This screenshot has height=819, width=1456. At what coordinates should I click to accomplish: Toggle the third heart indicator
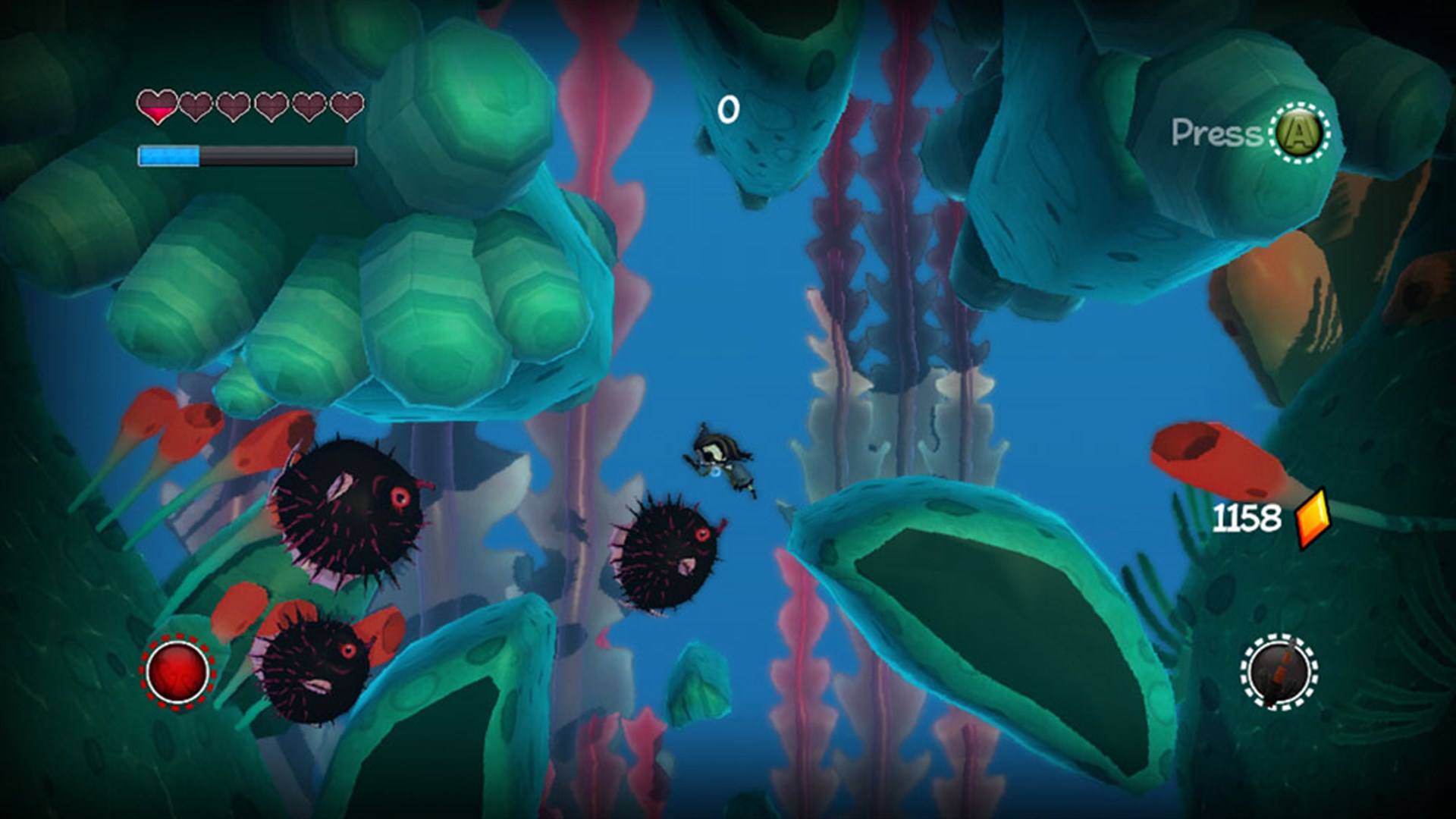[233, 107]
